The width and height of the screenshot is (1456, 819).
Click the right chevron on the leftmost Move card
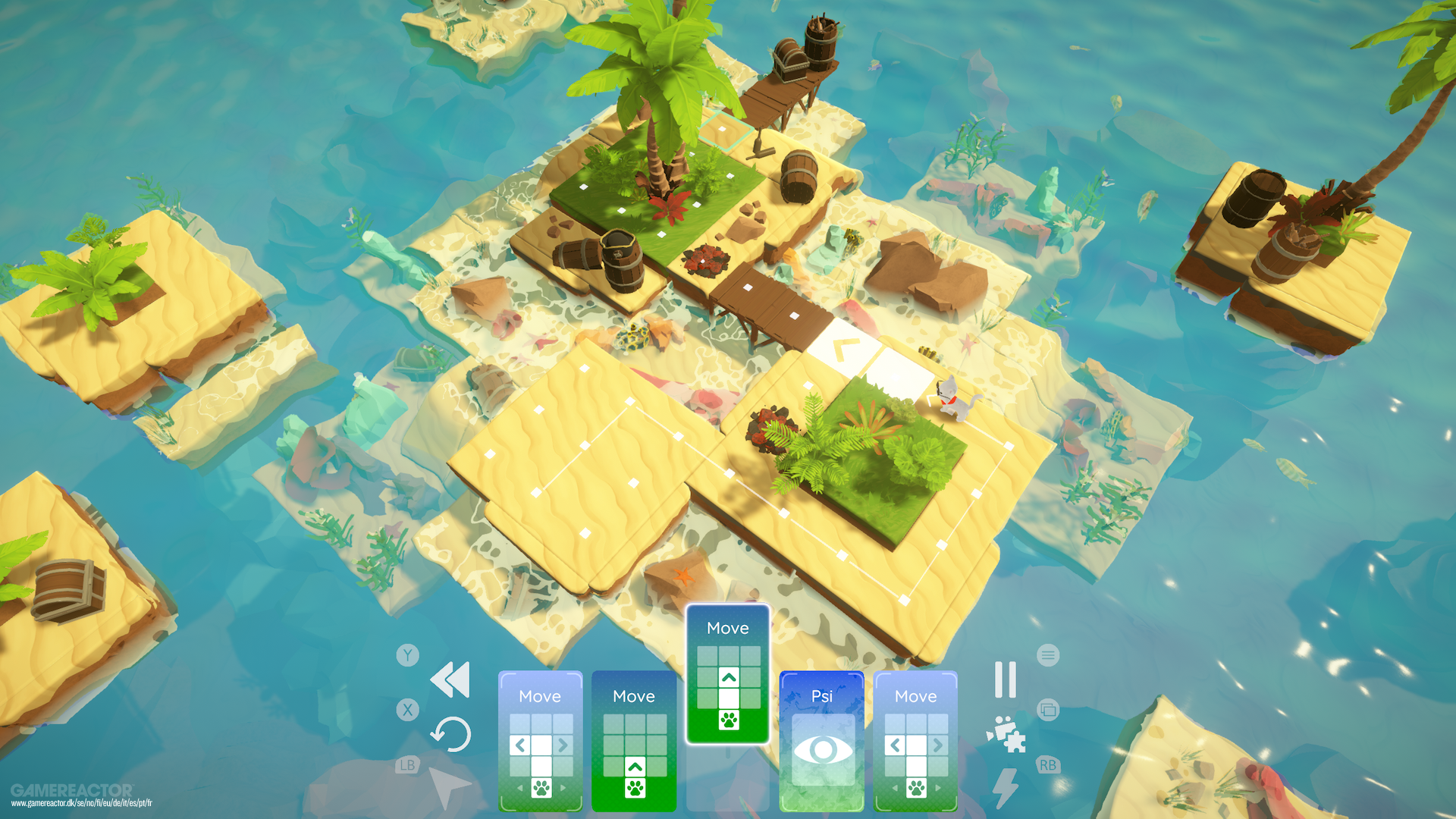(563, 745)
